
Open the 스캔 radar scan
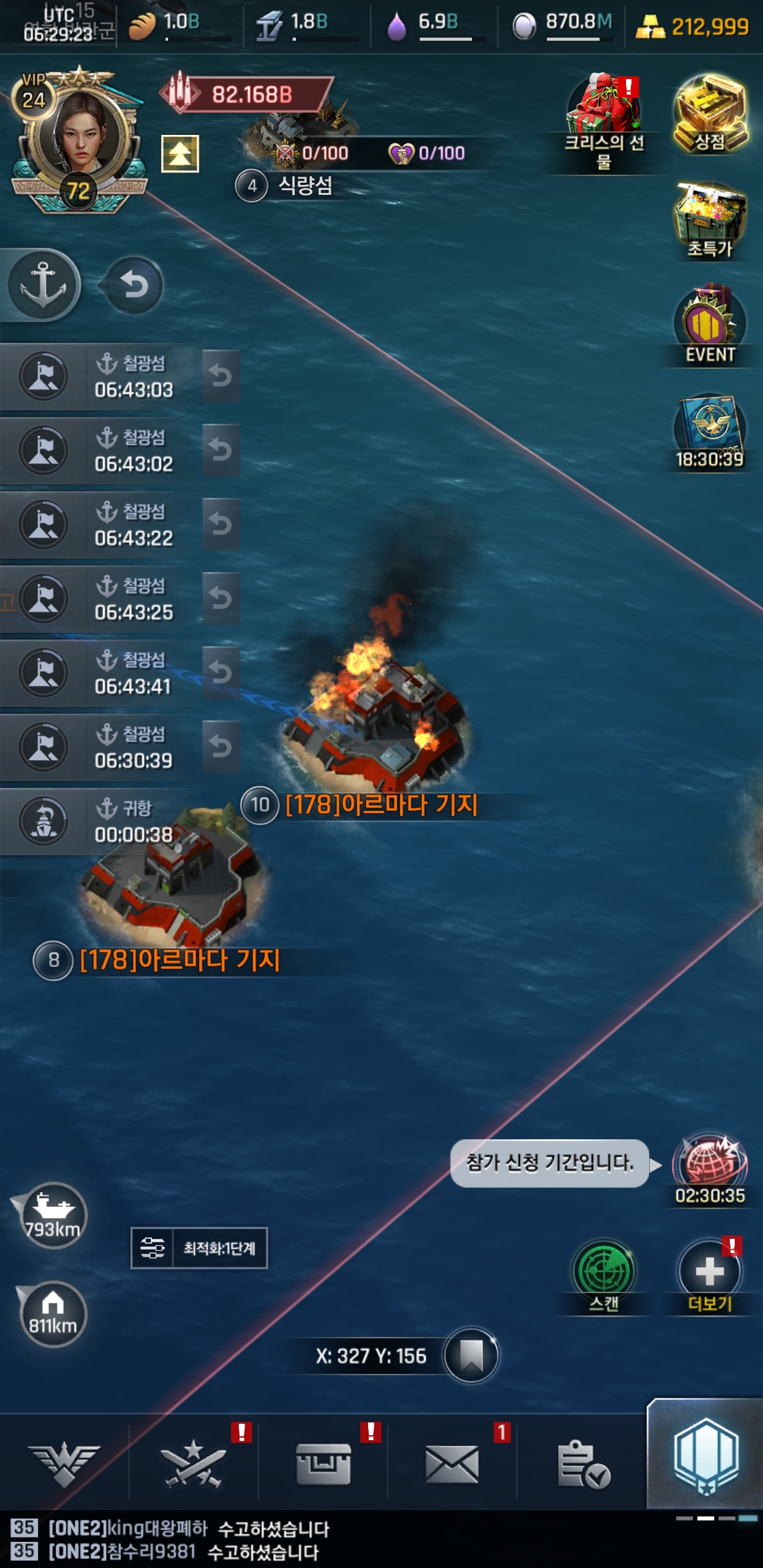(603, 1276)
